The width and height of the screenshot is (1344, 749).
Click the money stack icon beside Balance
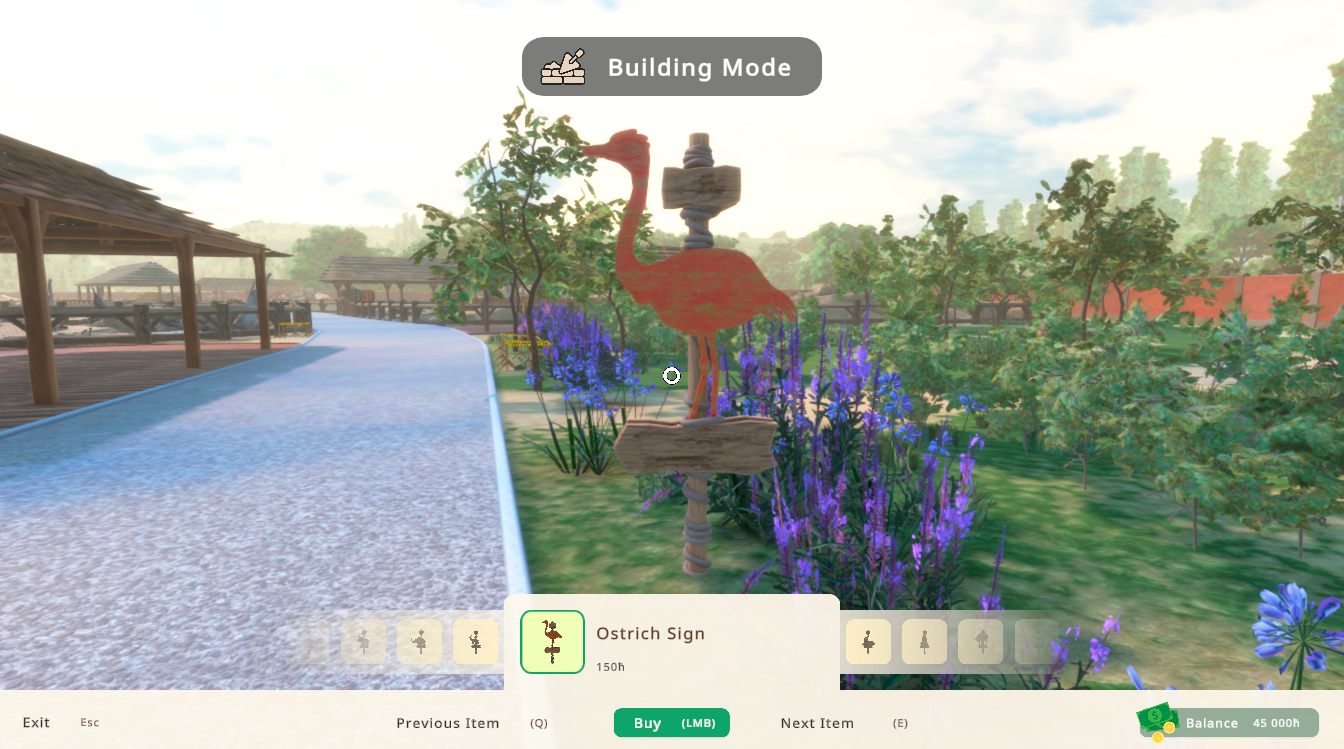pos(1157,716)
